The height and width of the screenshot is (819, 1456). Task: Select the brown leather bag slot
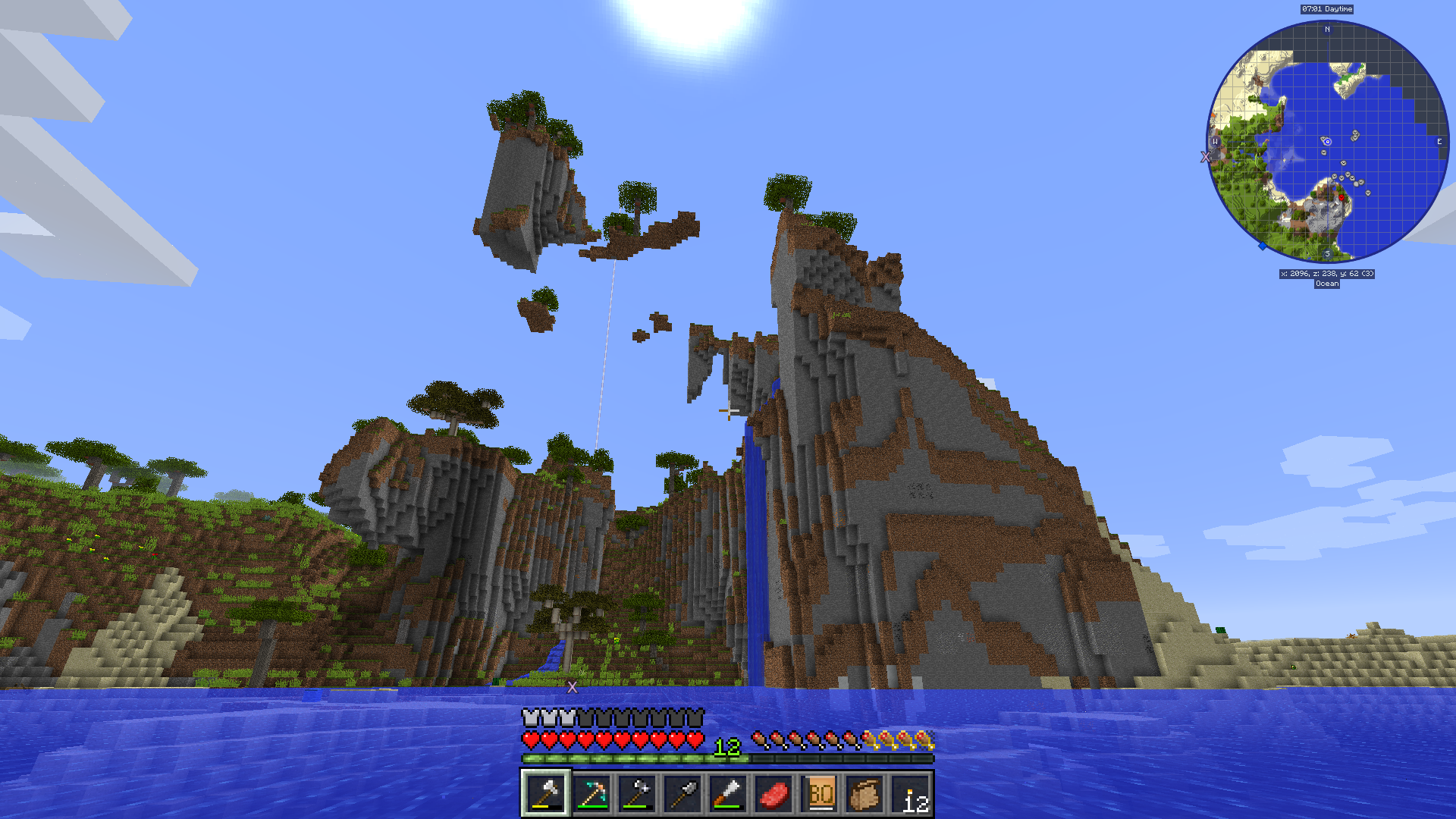[x=865, y=794]
